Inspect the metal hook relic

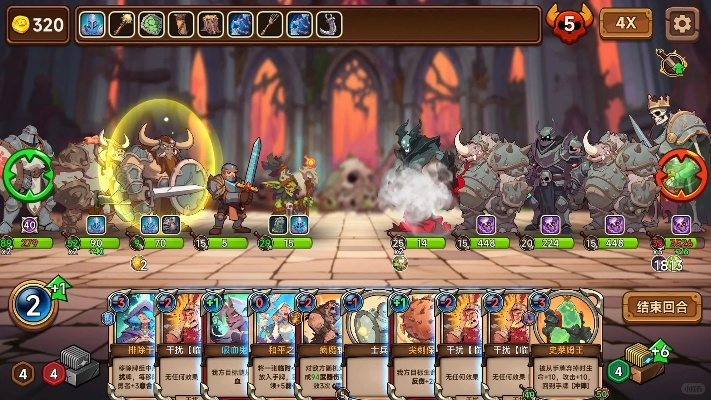coord(329,24)
